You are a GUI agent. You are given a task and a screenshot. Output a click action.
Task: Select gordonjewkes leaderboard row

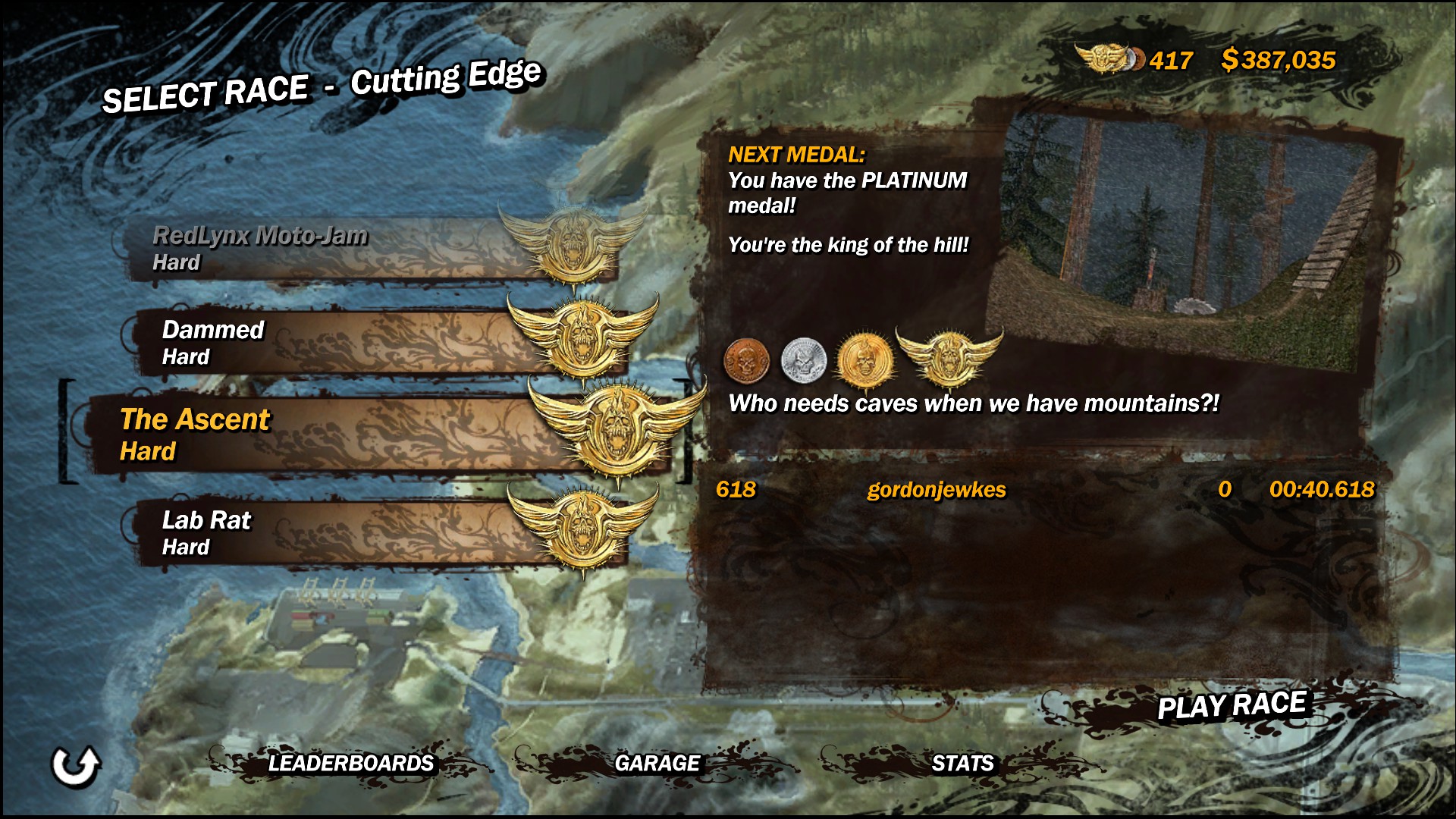1045,490
